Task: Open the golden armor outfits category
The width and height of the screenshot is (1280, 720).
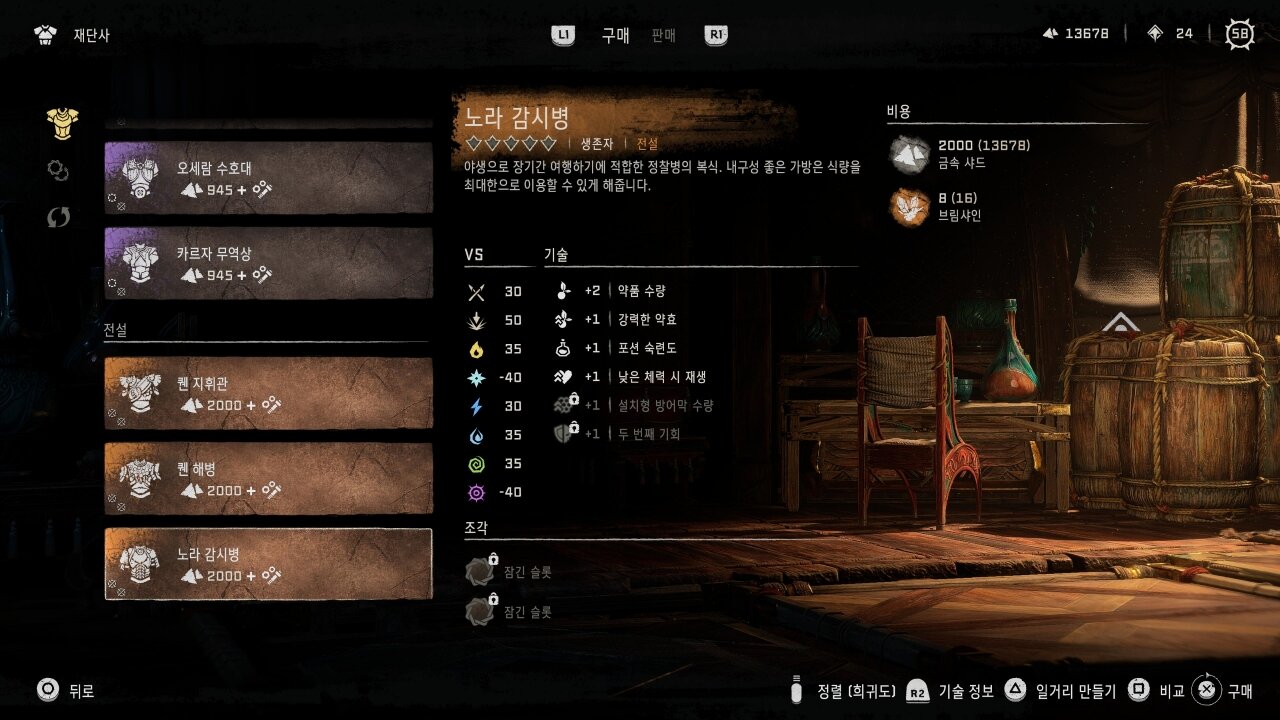Action: coord(62,123)
